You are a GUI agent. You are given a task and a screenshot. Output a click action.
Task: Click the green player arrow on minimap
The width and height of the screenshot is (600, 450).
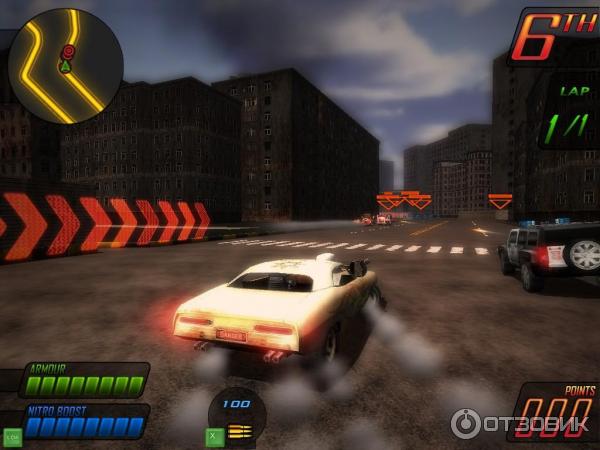click(65, 67)
